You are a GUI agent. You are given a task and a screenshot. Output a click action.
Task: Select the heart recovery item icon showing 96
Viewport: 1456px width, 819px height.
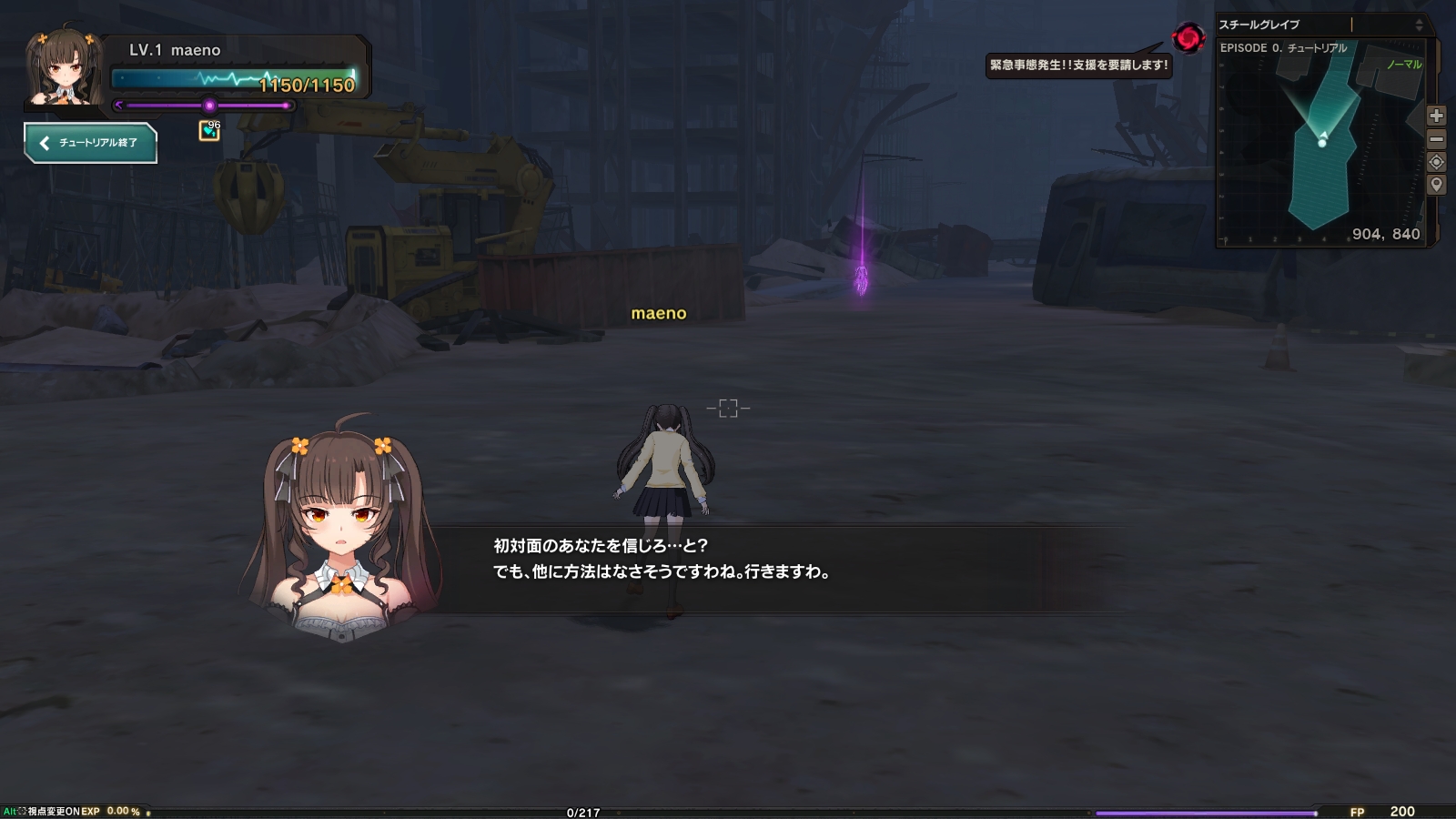tap(209, 128)
